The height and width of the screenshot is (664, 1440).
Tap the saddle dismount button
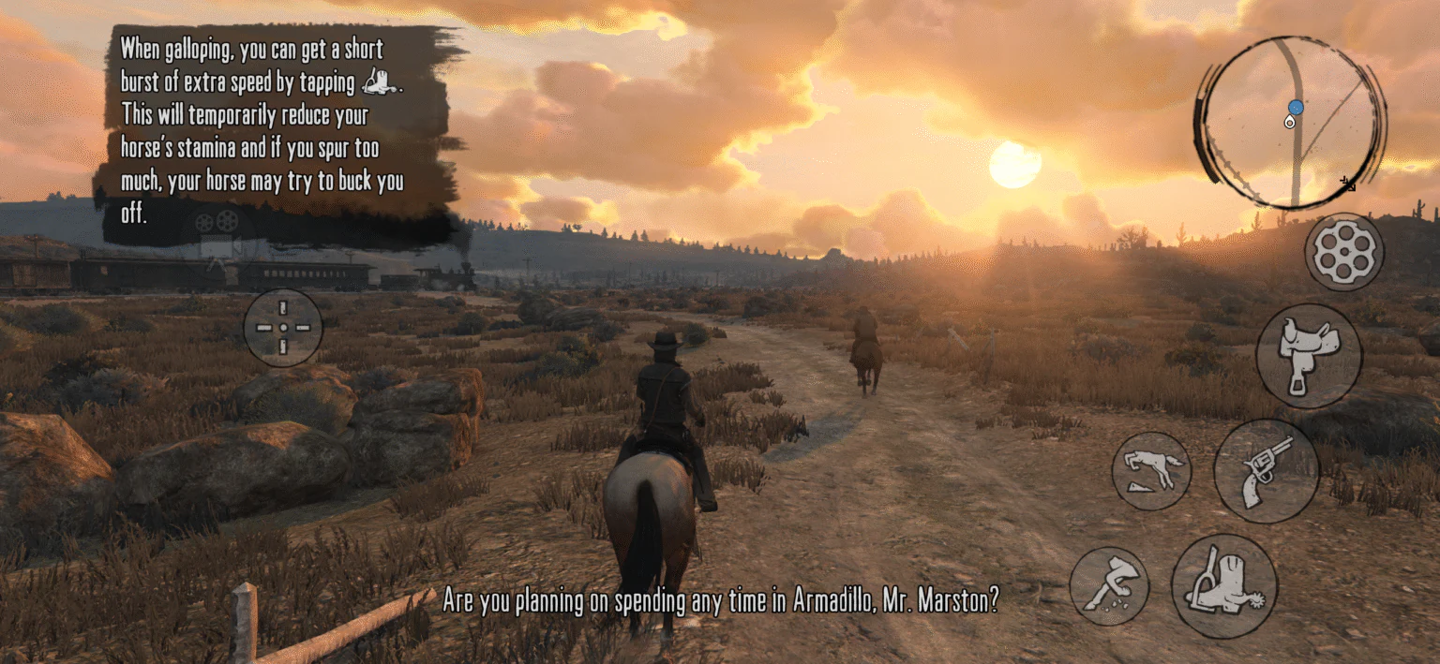click(x=1308, y=356)
